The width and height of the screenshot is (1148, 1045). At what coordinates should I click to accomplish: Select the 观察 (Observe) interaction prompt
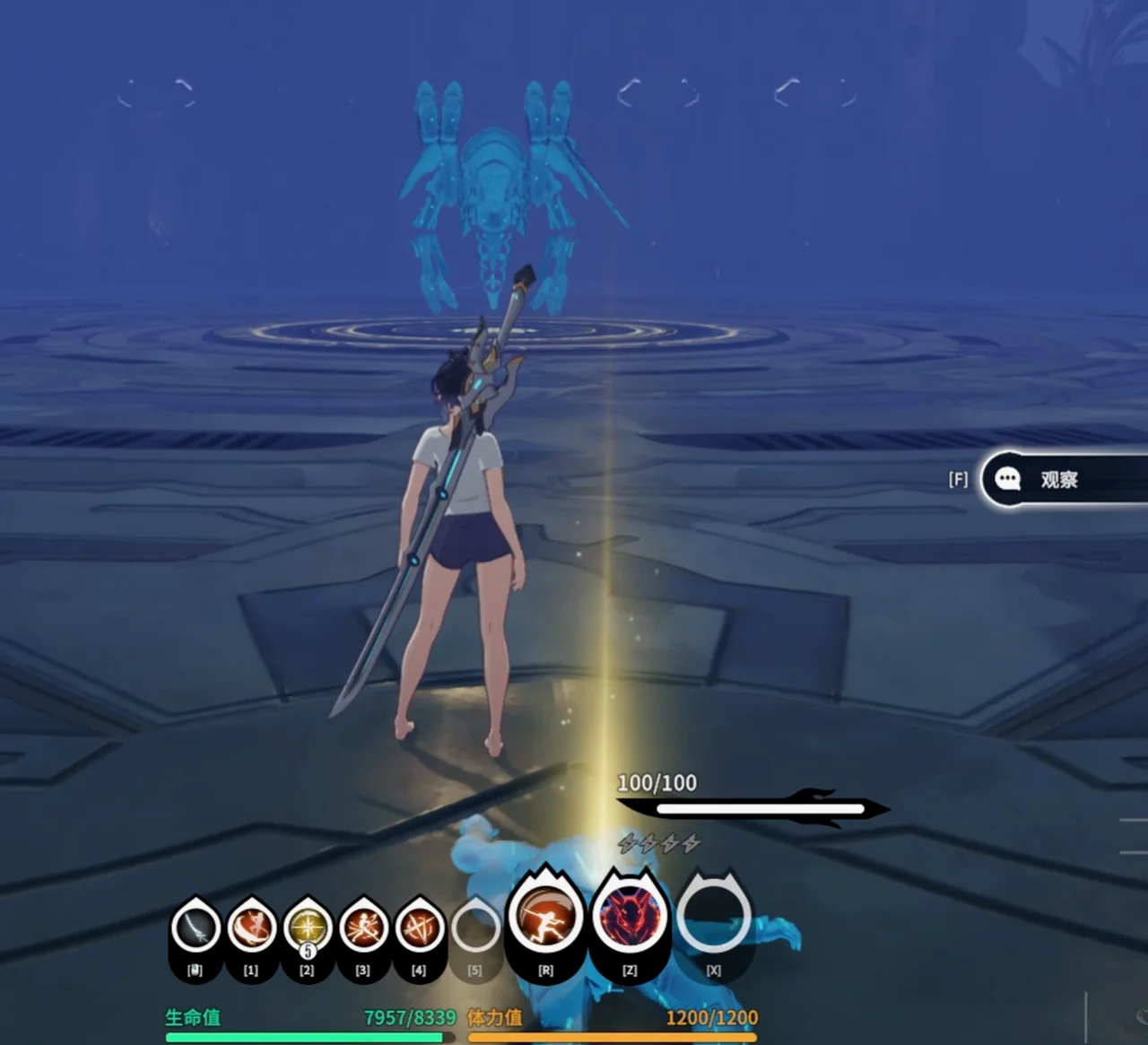tap(1058, 480)
